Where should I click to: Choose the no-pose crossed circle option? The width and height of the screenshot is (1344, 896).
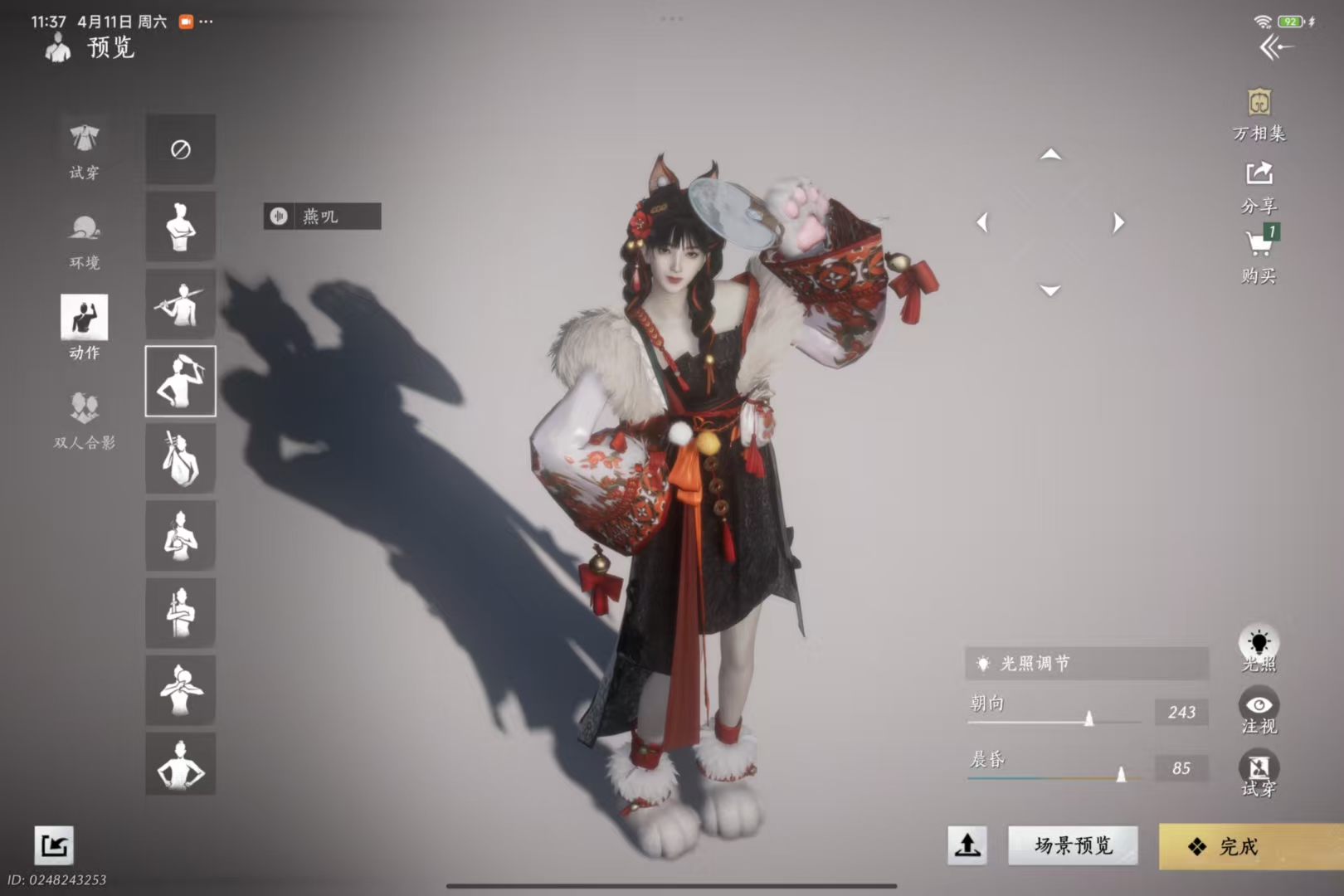click(180, 149)
